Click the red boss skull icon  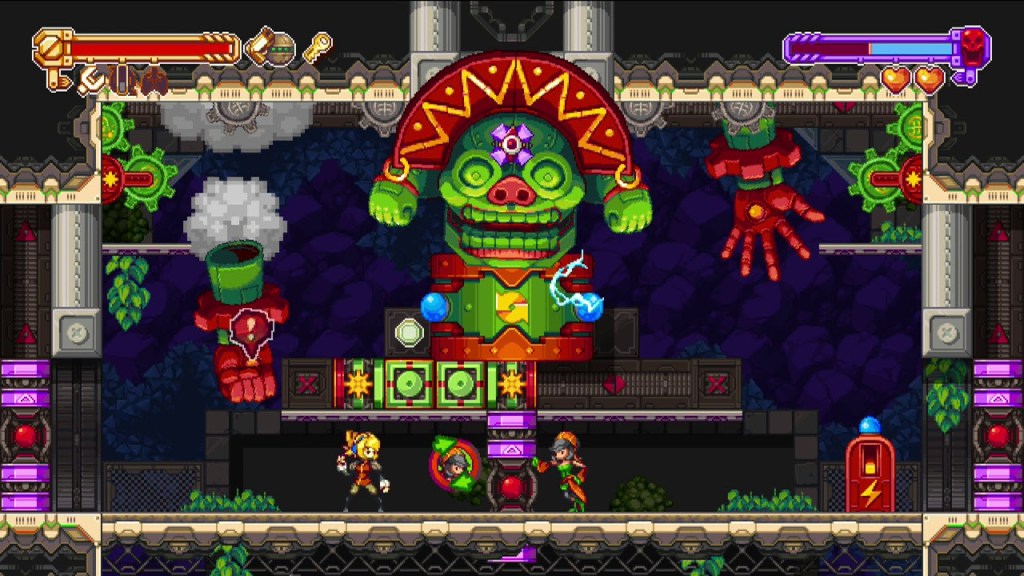click(971, 44)
